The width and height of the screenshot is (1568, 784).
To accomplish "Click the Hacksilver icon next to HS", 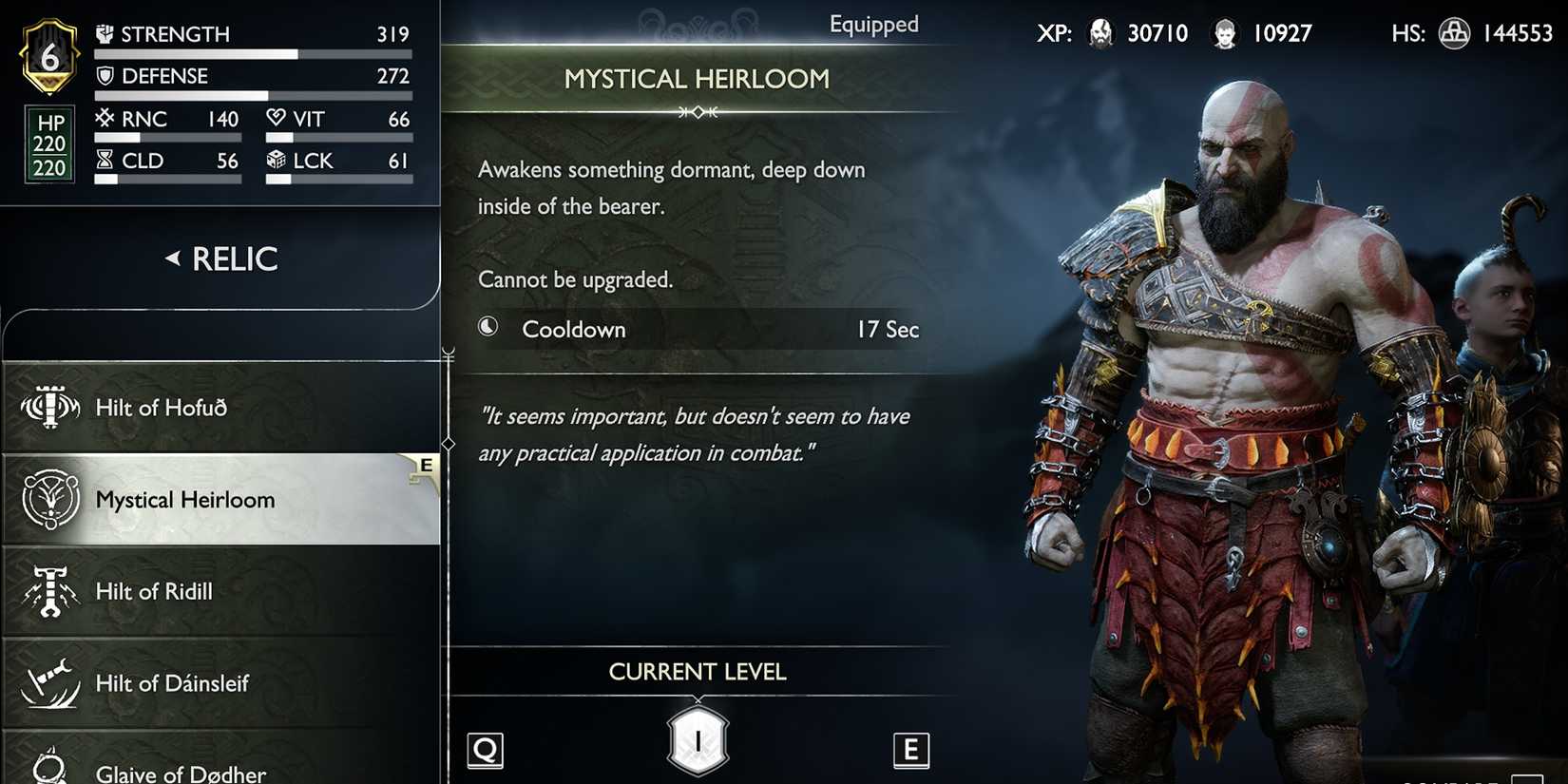I will point(1454,31).
